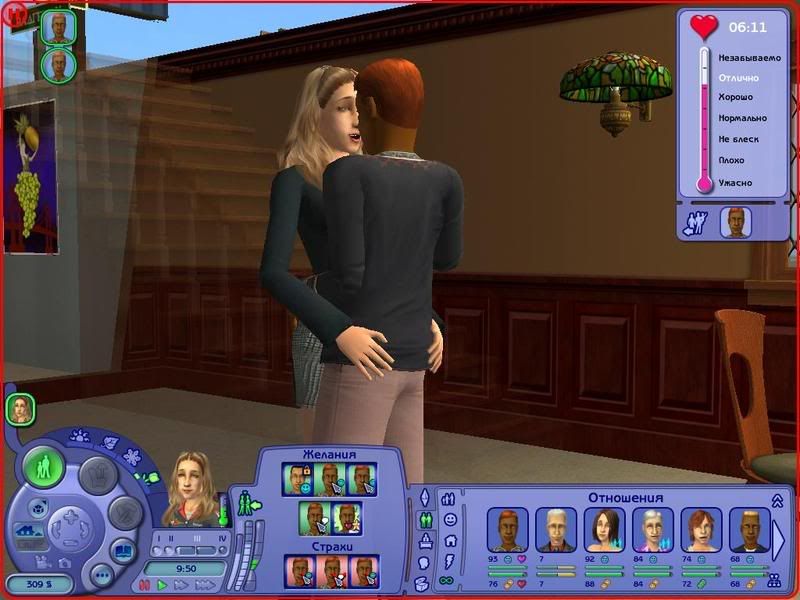This screenshot has width=800, height=600.
Task: Select the gray-haired man relationship portrait
Action: (x=555, y=530)
